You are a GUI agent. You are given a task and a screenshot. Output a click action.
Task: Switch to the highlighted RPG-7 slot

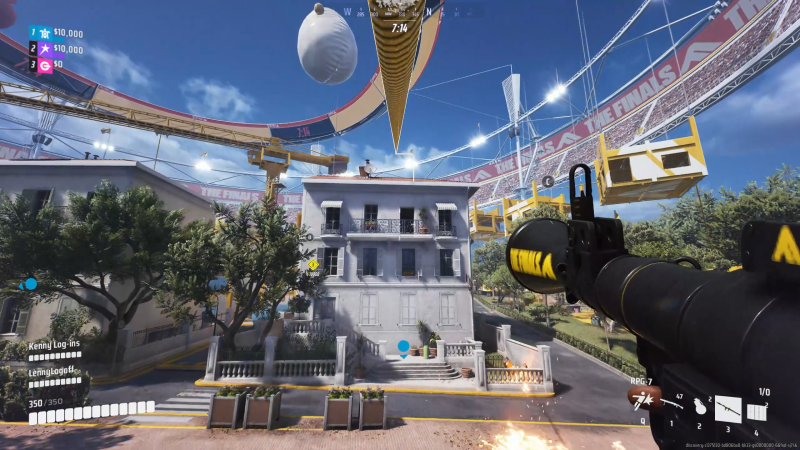[728, 409]
